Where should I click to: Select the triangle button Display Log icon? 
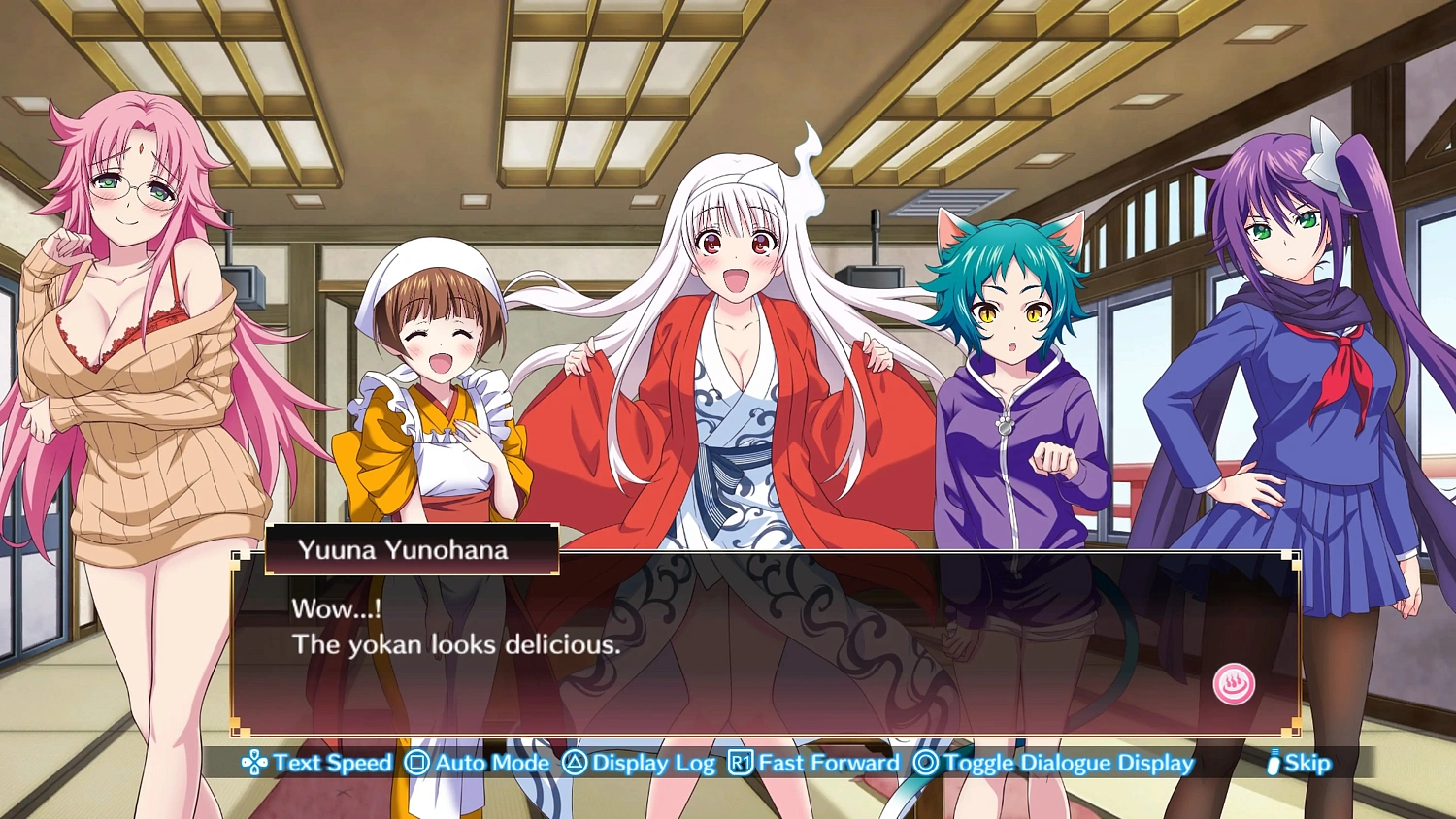pyautogui.click(x=576, y=764)
